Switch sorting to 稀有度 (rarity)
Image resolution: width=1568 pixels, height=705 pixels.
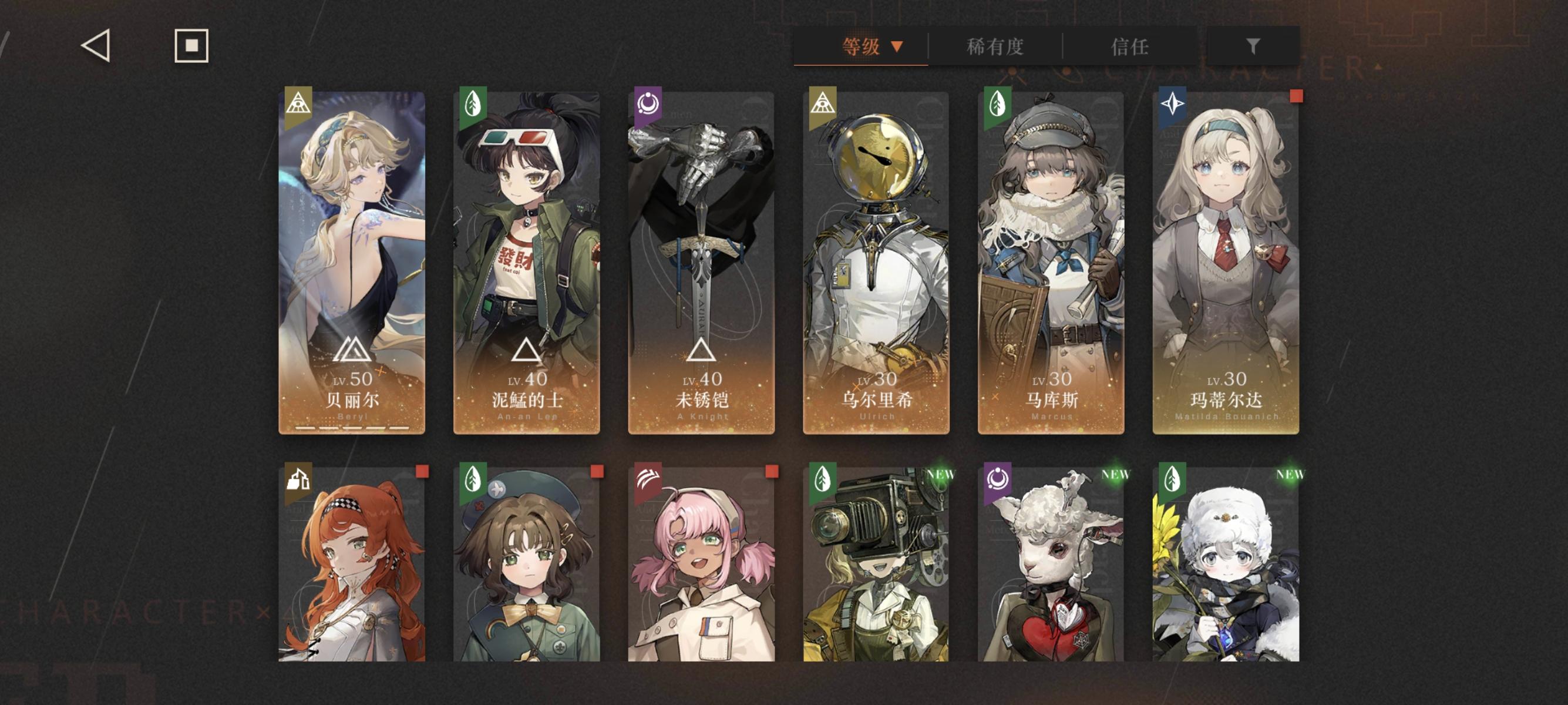point(994,47)
